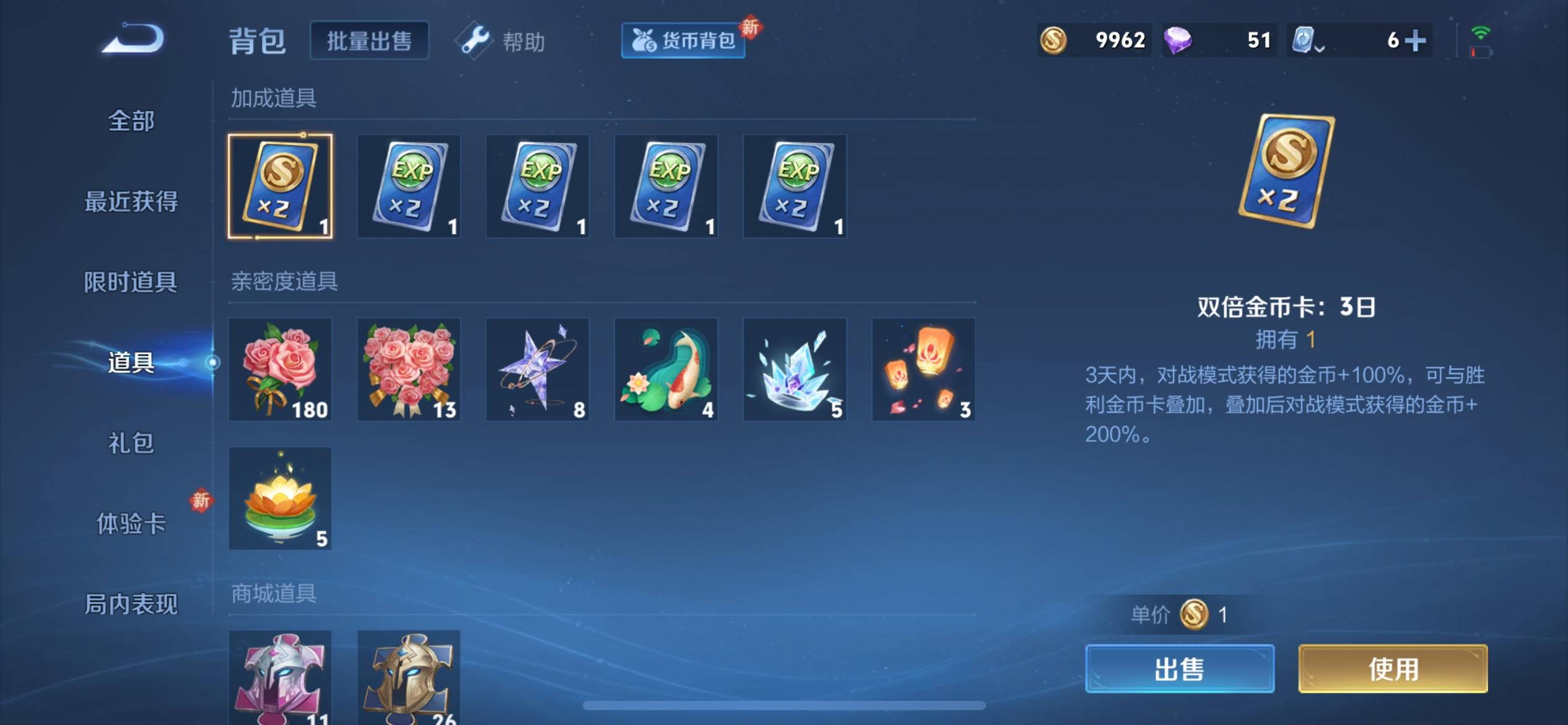The image size is (1568, 725).
Task: Open the 货币背包 currency bag
Action: [682, 41]
